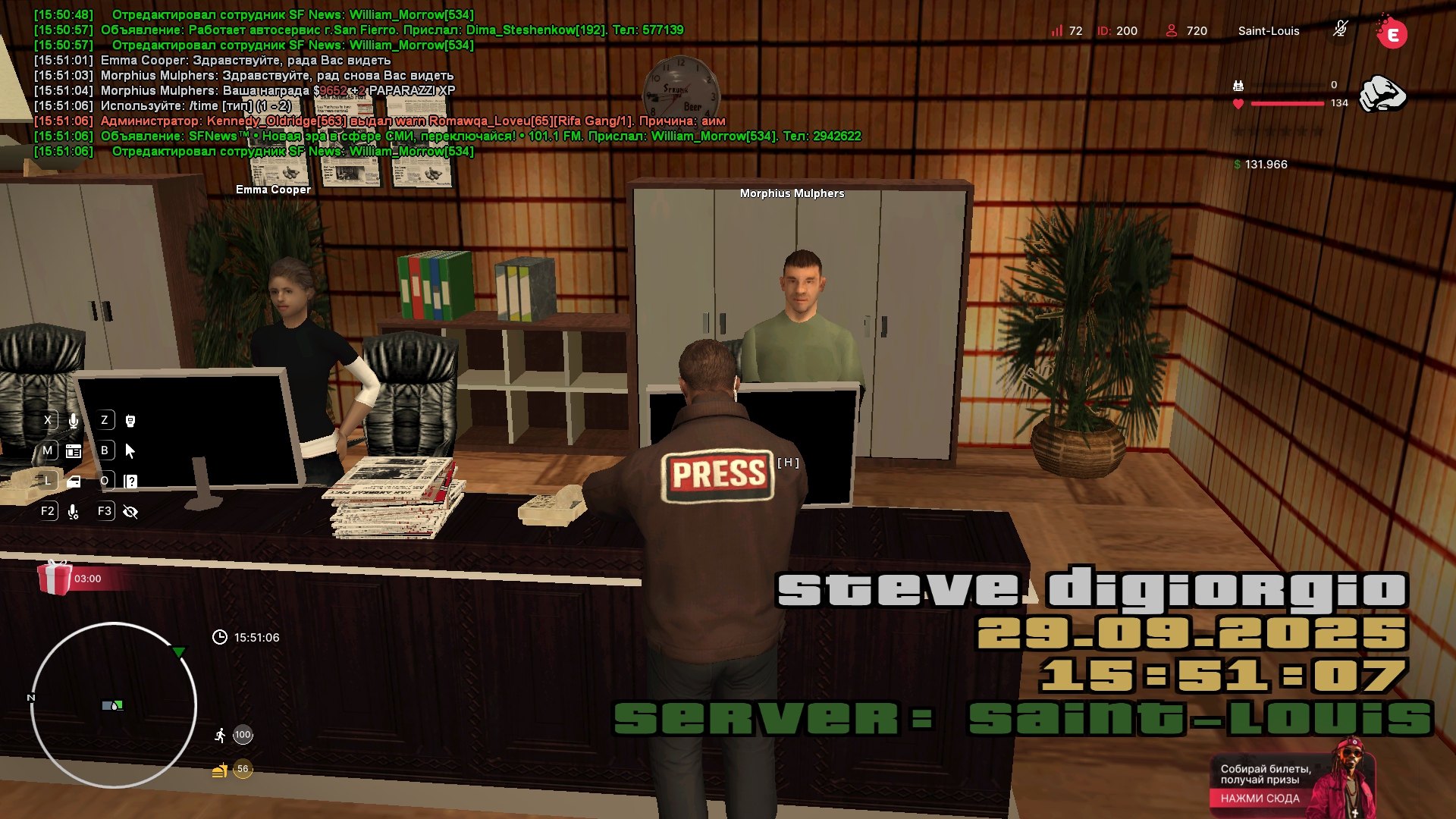Click the НАЖМИ СЮДА ticket promo button

(1260, 798)
